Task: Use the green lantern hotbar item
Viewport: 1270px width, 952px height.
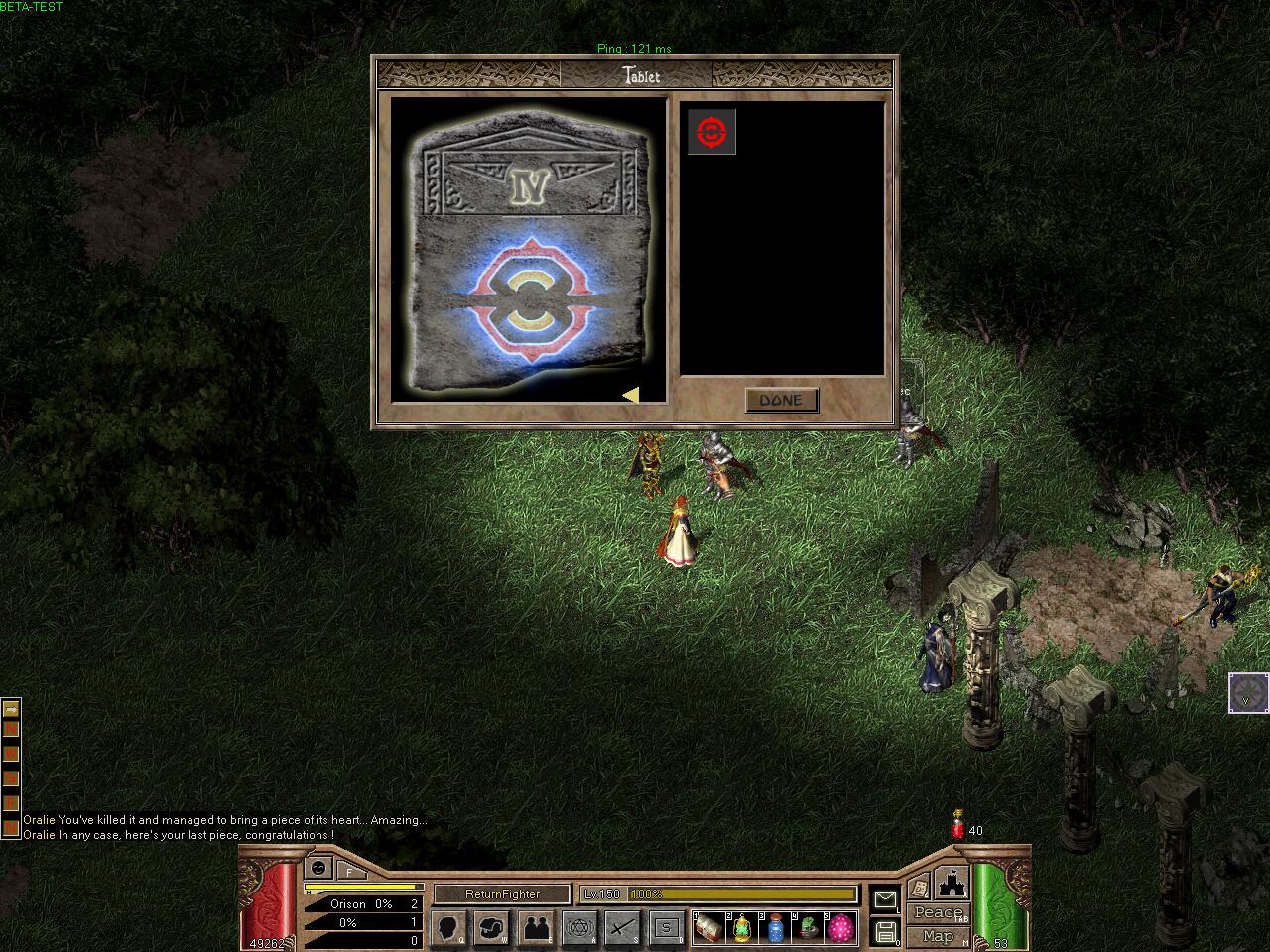Action: [742, 928]
